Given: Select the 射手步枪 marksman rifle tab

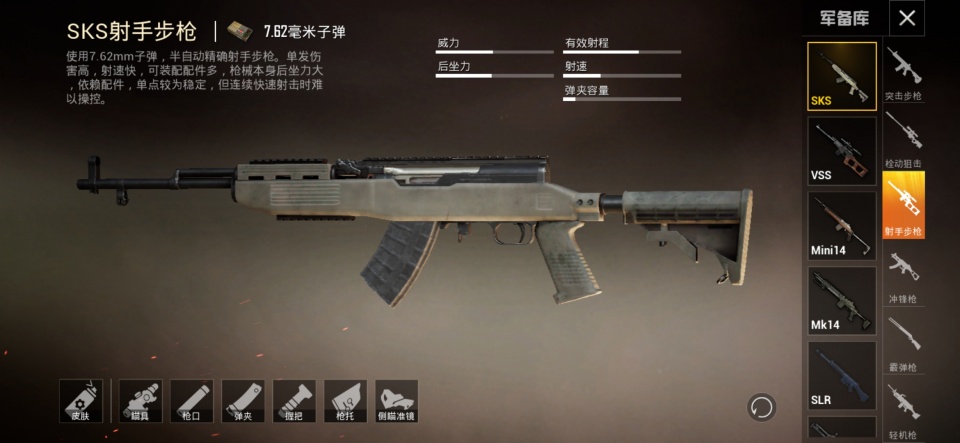Looking at the screenshot, I should click(903, 206).
